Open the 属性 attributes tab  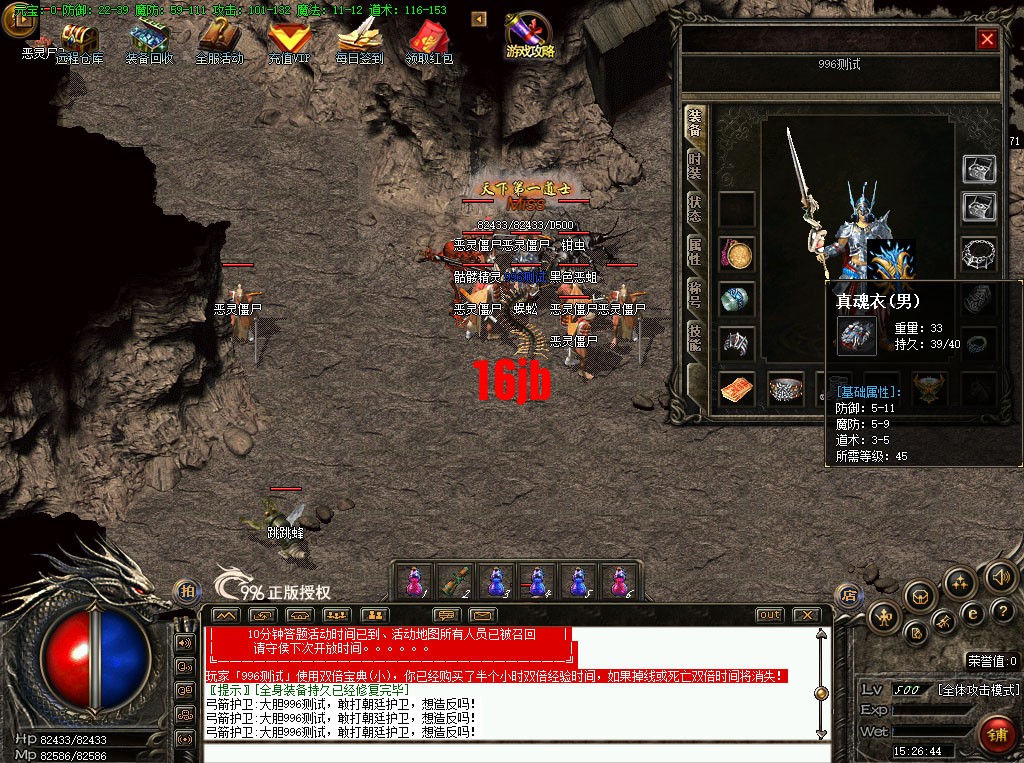coord(695,251)
